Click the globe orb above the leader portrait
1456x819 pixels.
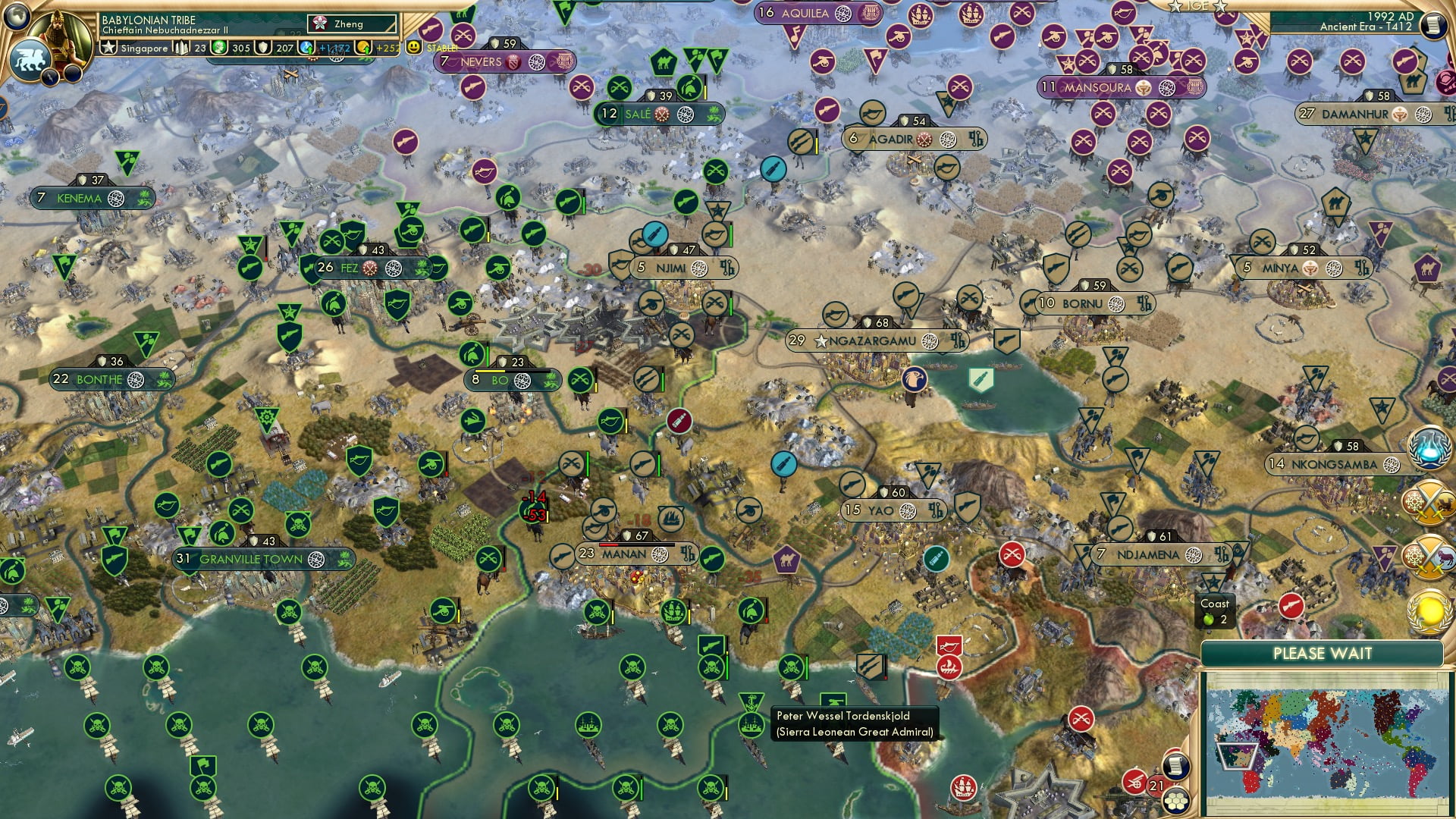tap(17, 17)
